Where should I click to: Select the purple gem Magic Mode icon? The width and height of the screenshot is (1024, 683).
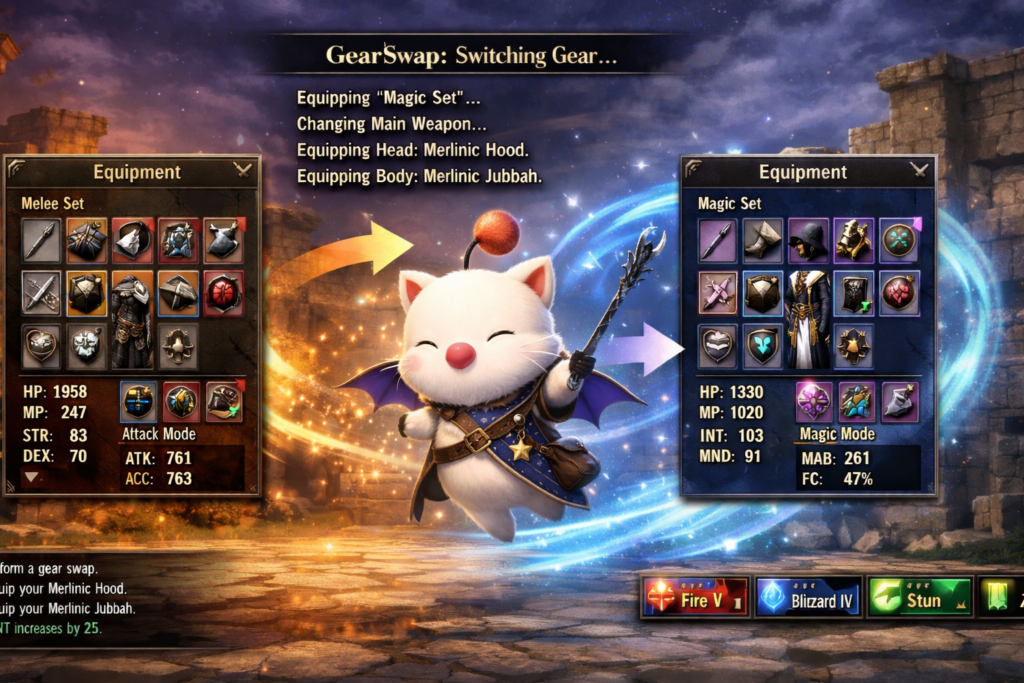coord(813,401)
